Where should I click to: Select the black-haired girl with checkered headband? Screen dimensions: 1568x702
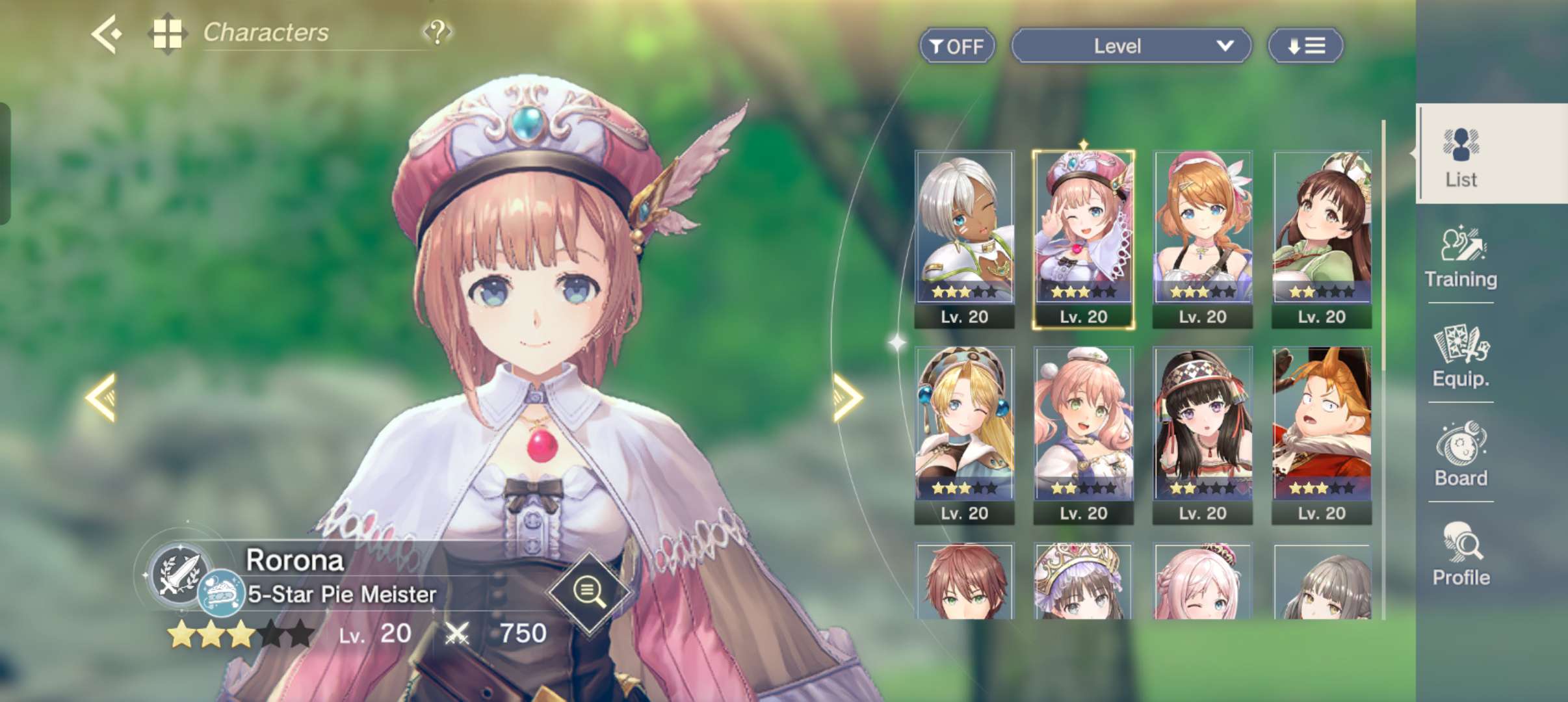coord(1202,435)
